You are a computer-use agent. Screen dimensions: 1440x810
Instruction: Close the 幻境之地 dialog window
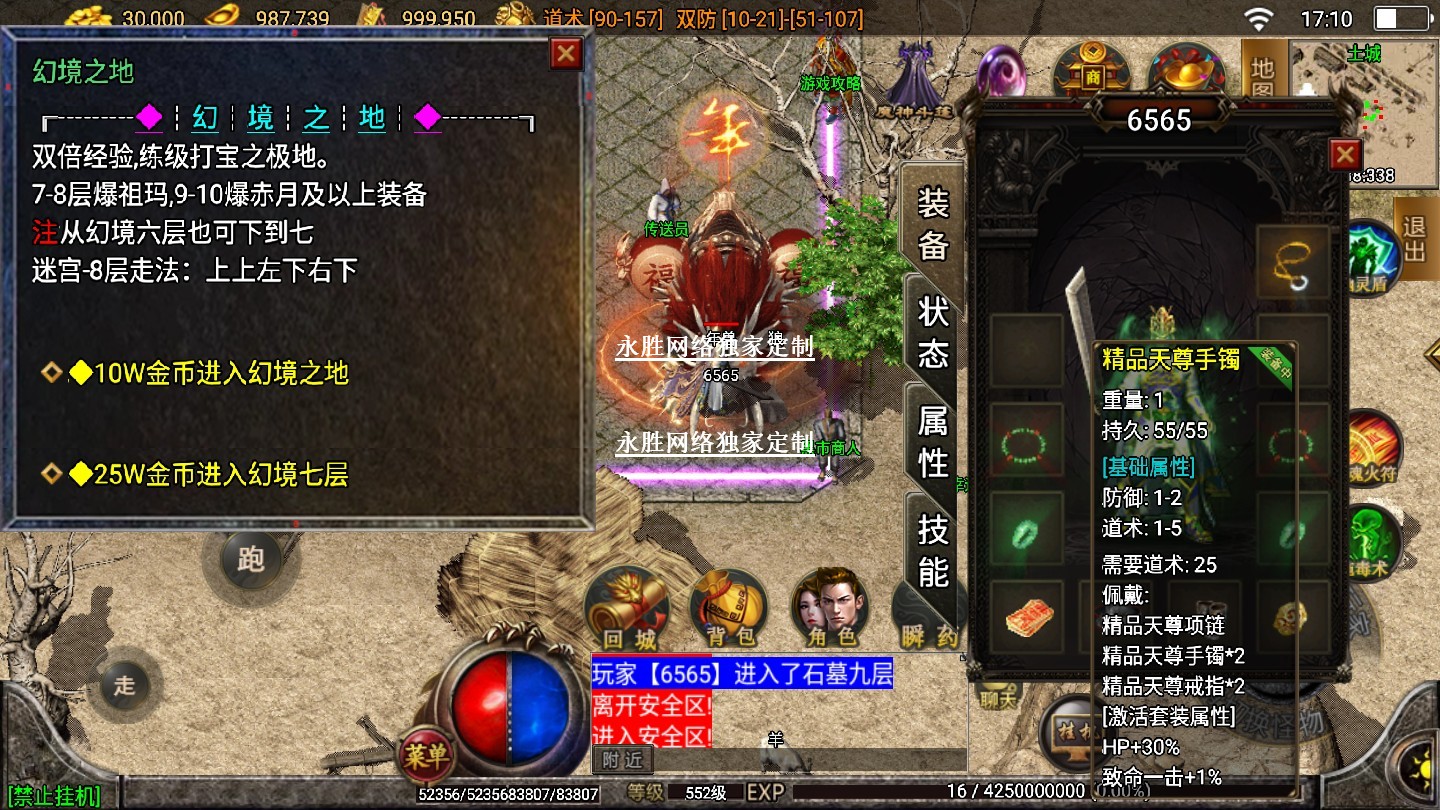(x=566, y=53)
